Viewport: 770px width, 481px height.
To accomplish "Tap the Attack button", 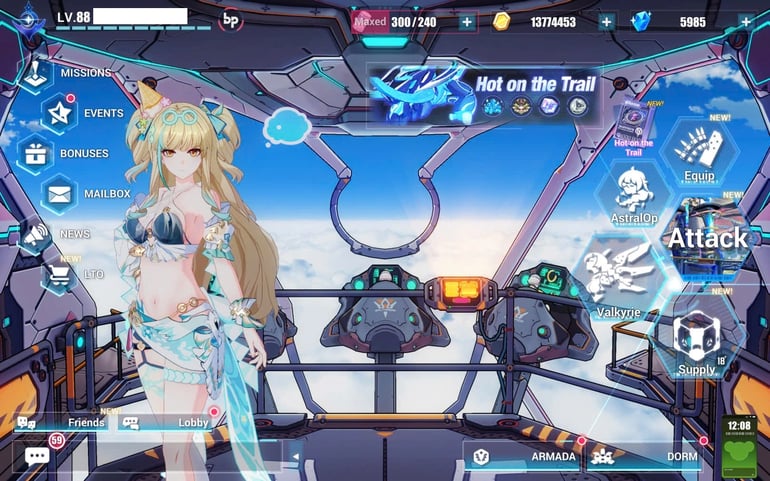I will [706, 238].
